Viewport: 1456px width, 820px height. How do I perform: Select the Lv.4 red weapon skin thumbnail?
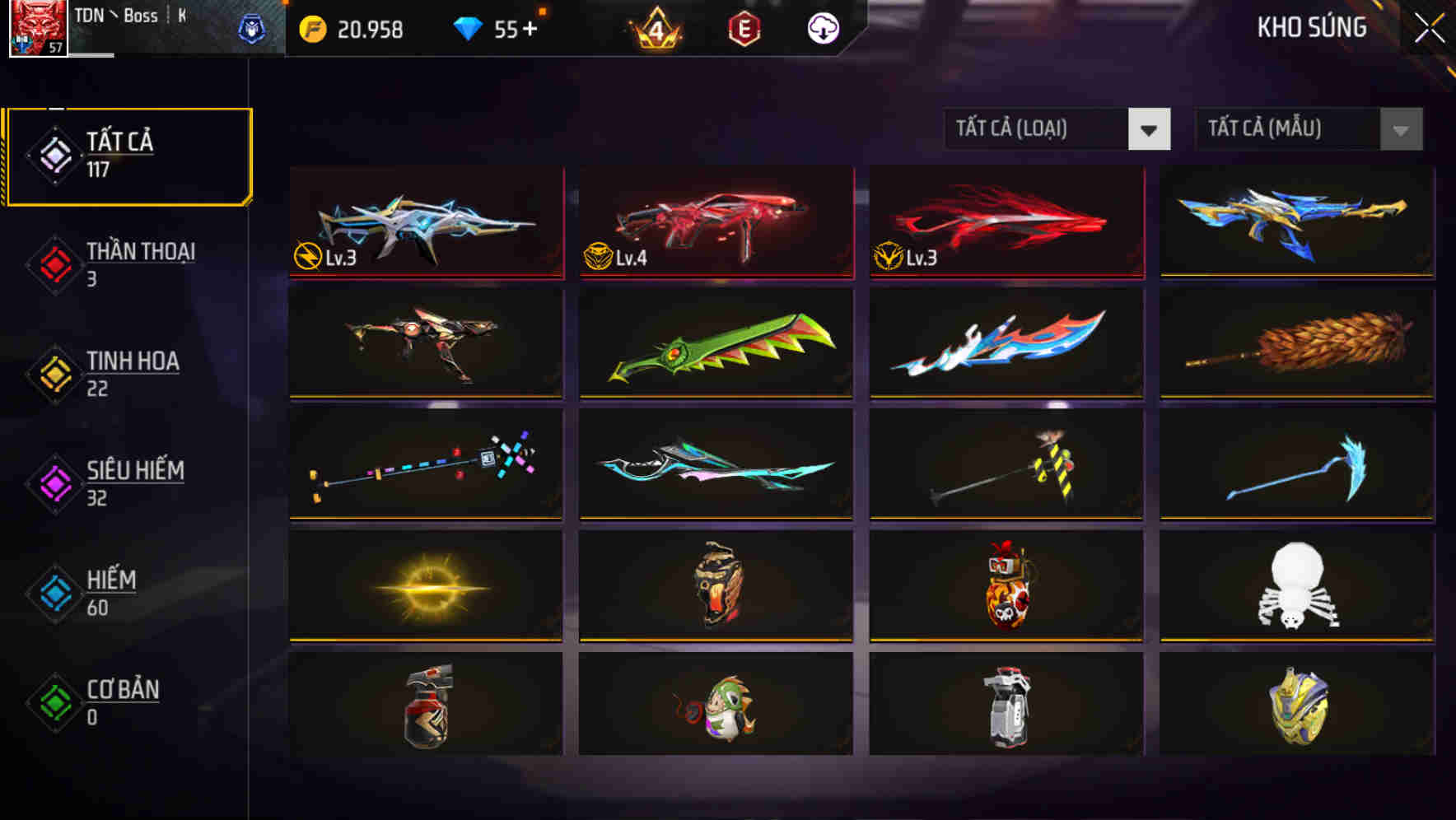coord(715,224)
